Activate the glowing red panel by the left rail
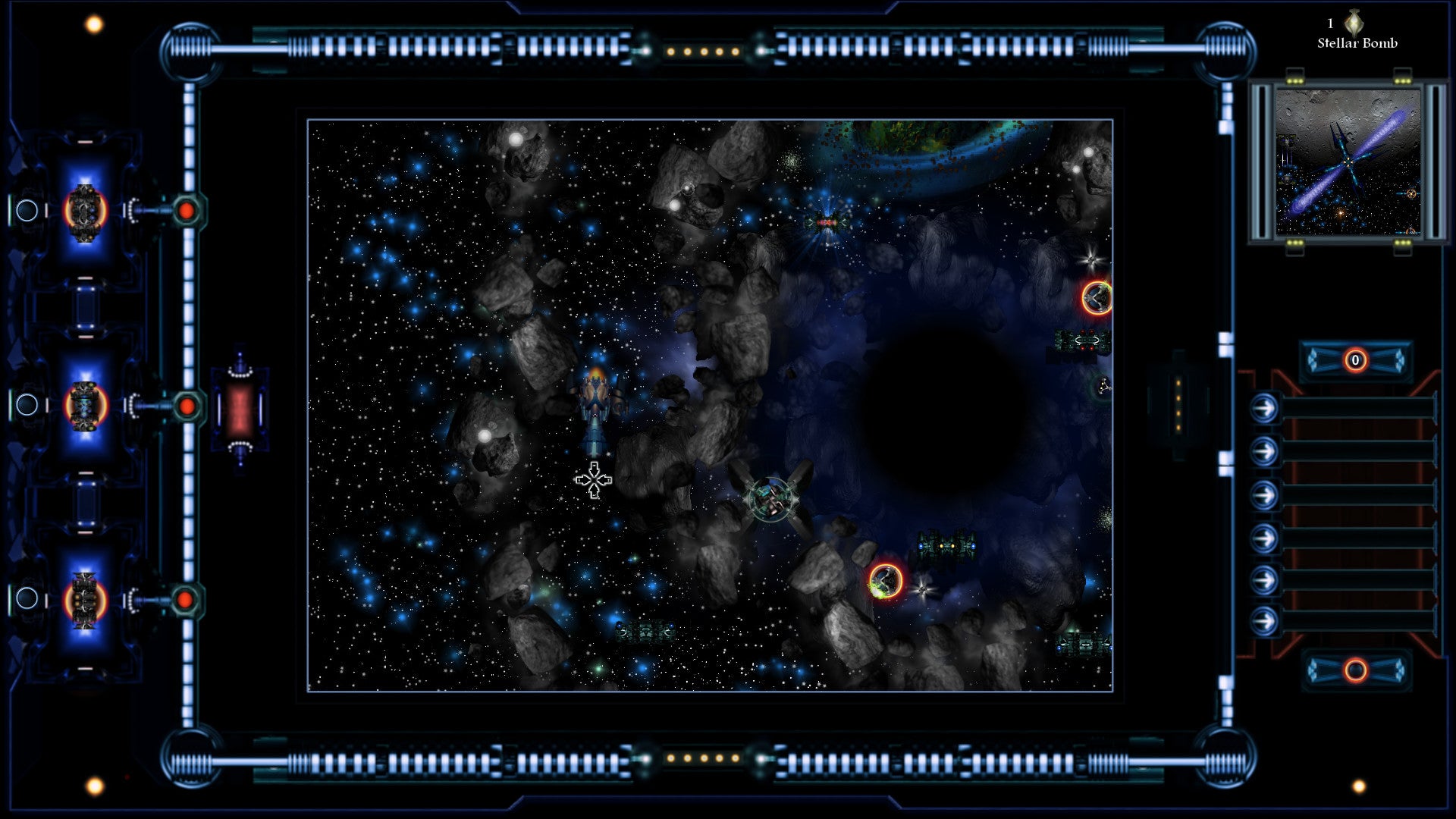 coord(240,408)
